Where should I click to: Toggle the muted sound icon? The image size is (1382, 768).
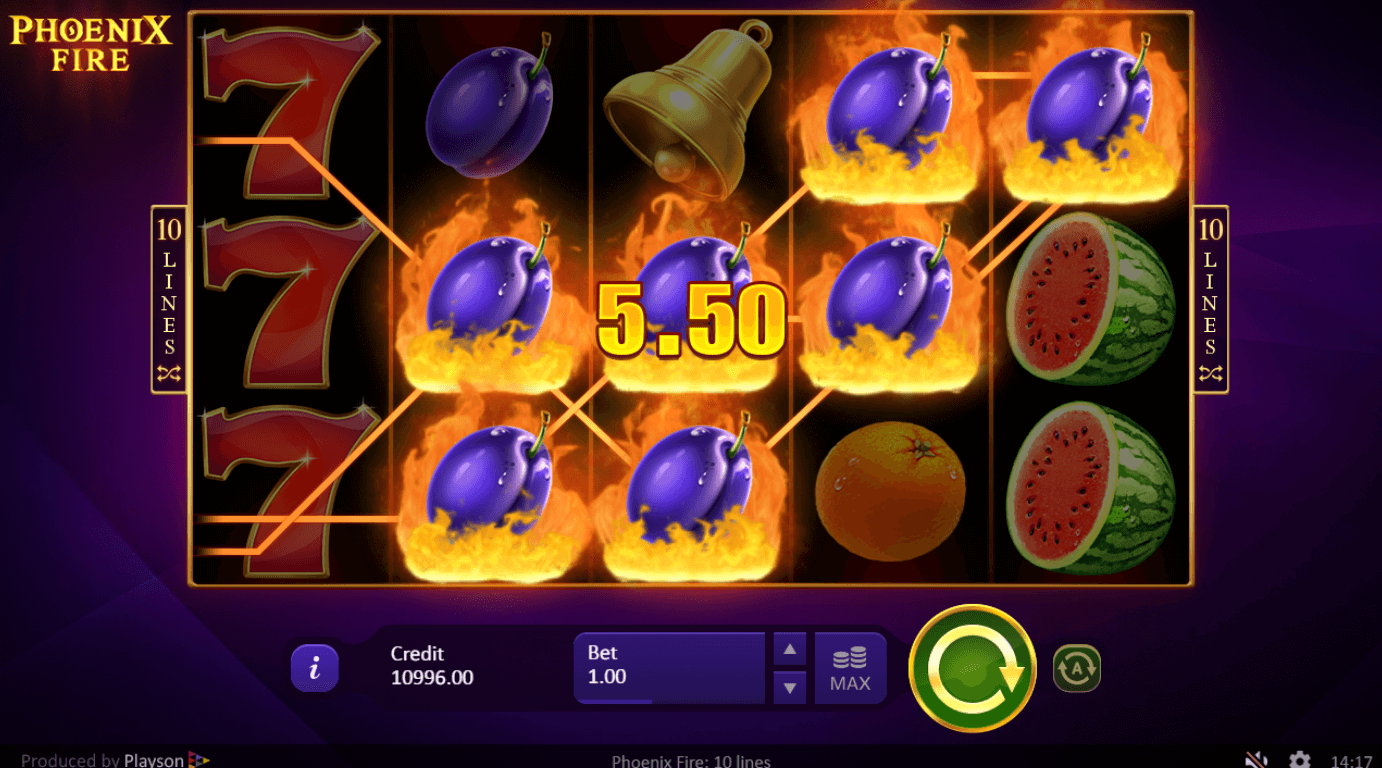pyautogui.click(x=1257, y=759)
